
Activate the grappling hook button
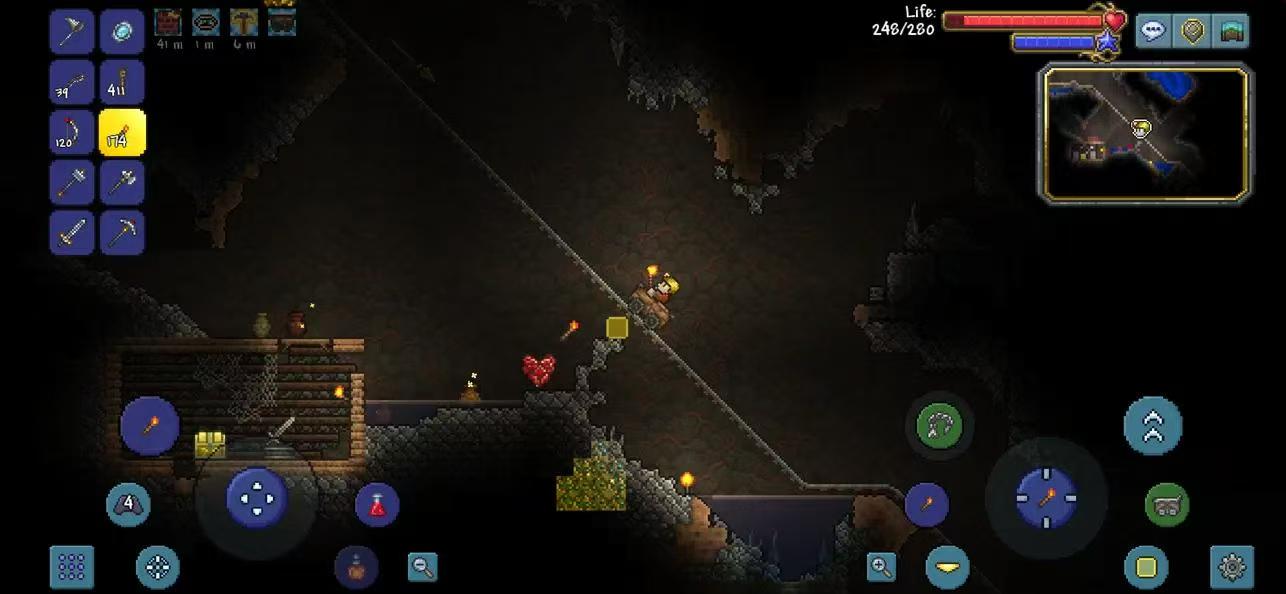[940, 426]
